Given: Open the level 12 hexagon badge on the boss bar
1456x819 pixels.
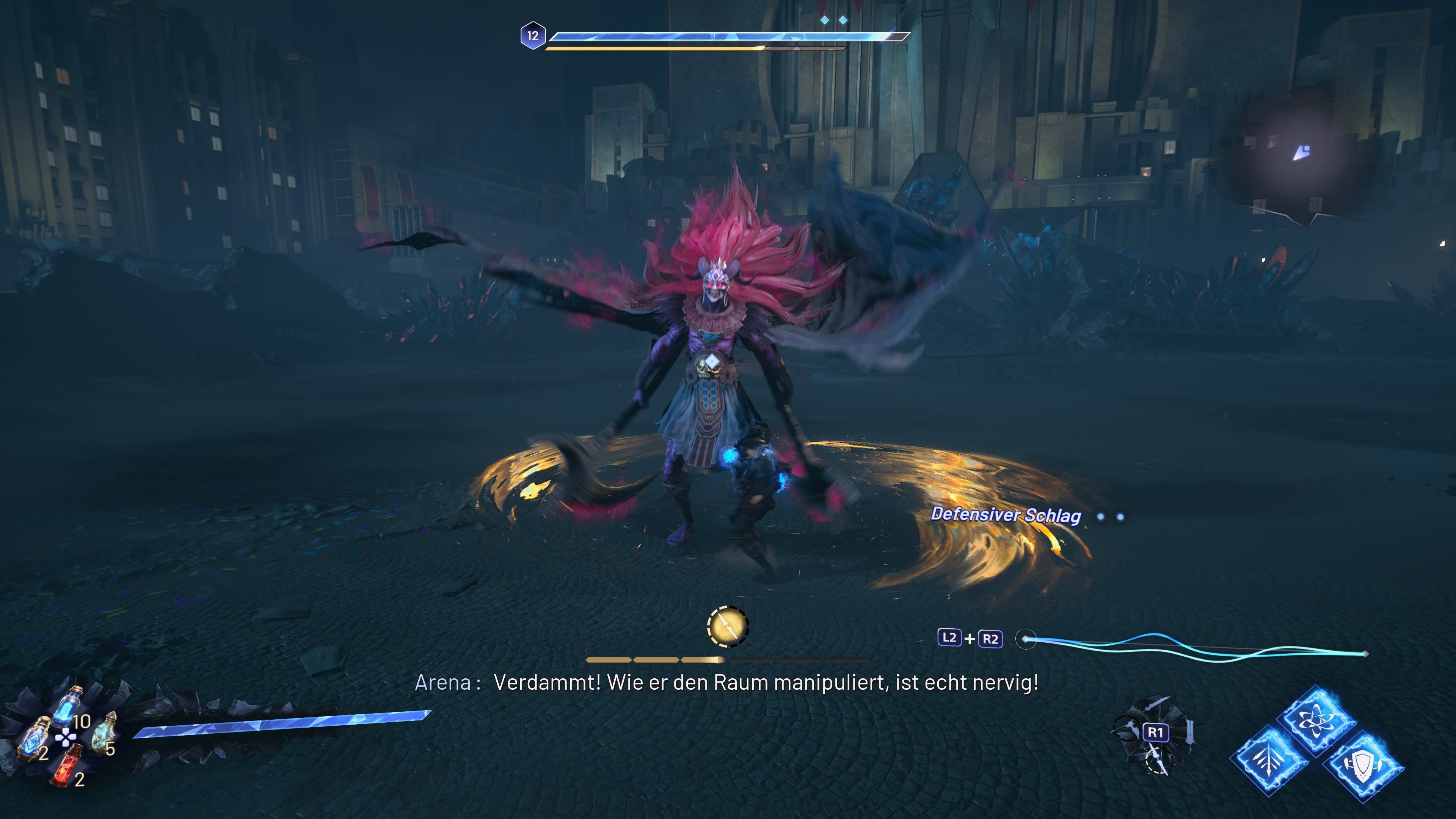Looking at the screenshot, I should click(533, 35).
